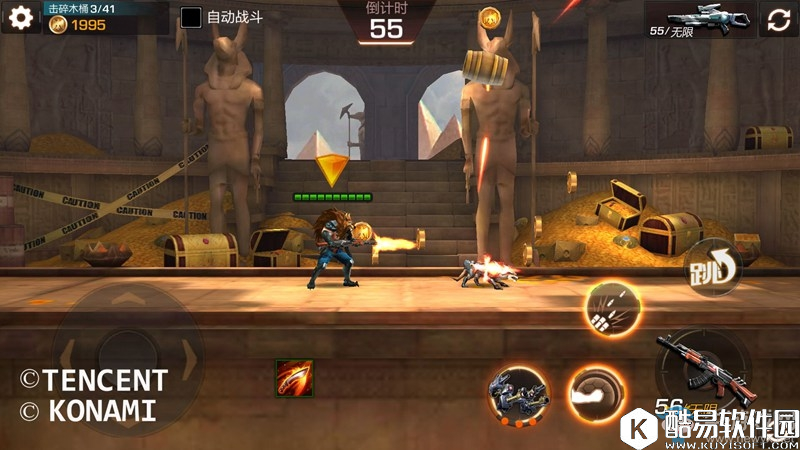The height and width of the screenshot is (450, 800).
Task: Summon the mech companion skill
Action: tap(518, 392)
